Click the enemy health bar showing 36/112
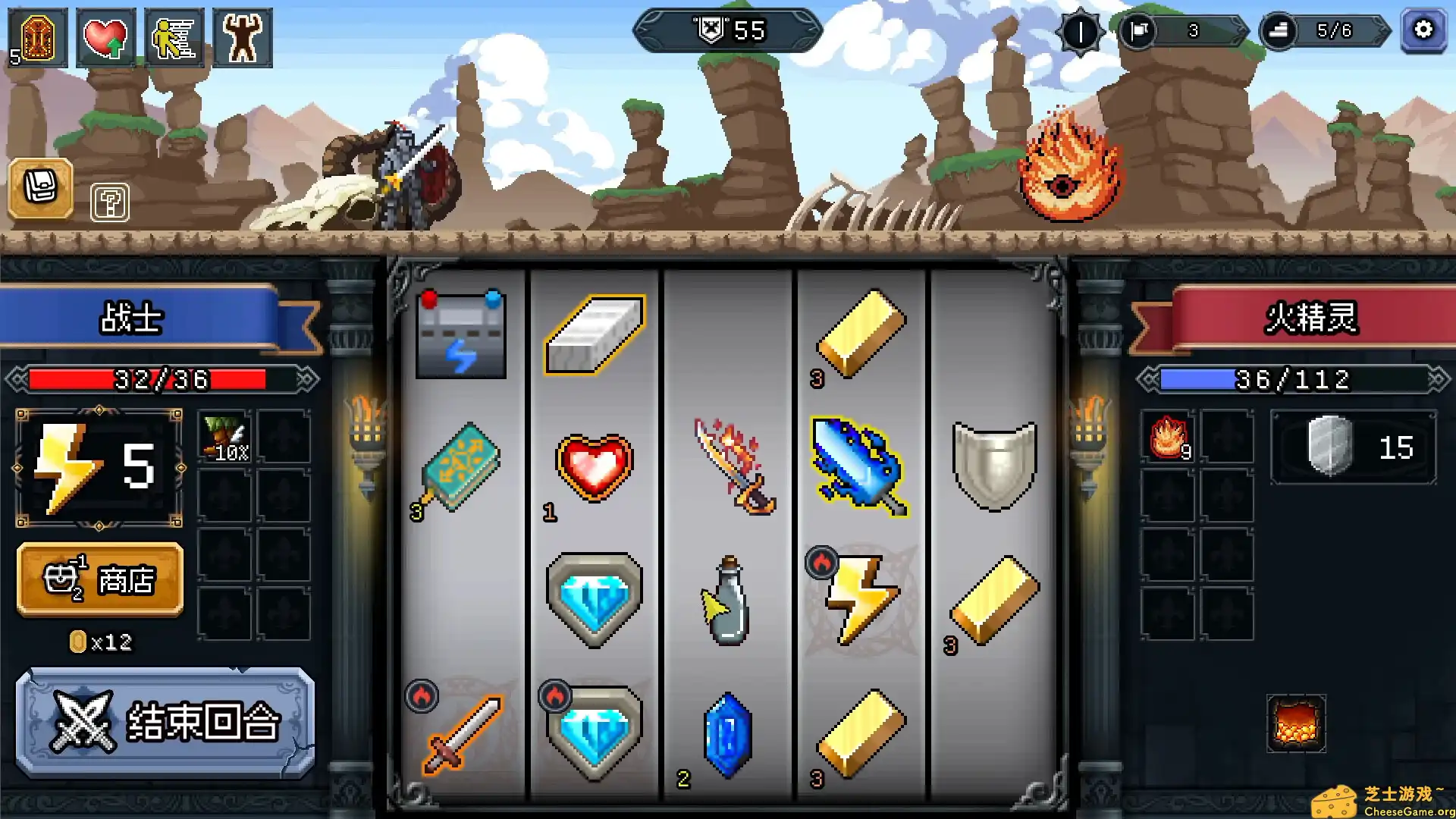The width and height of the screenshot is (1456, 819). [1293, 377]
